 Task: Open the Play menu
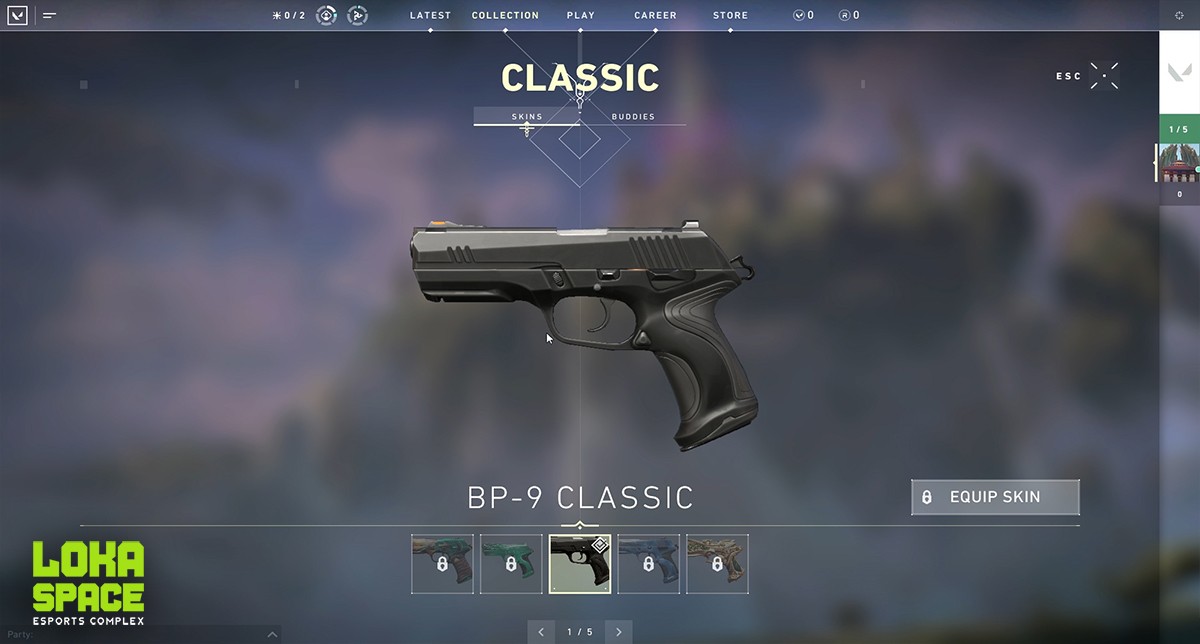(580, 15)
